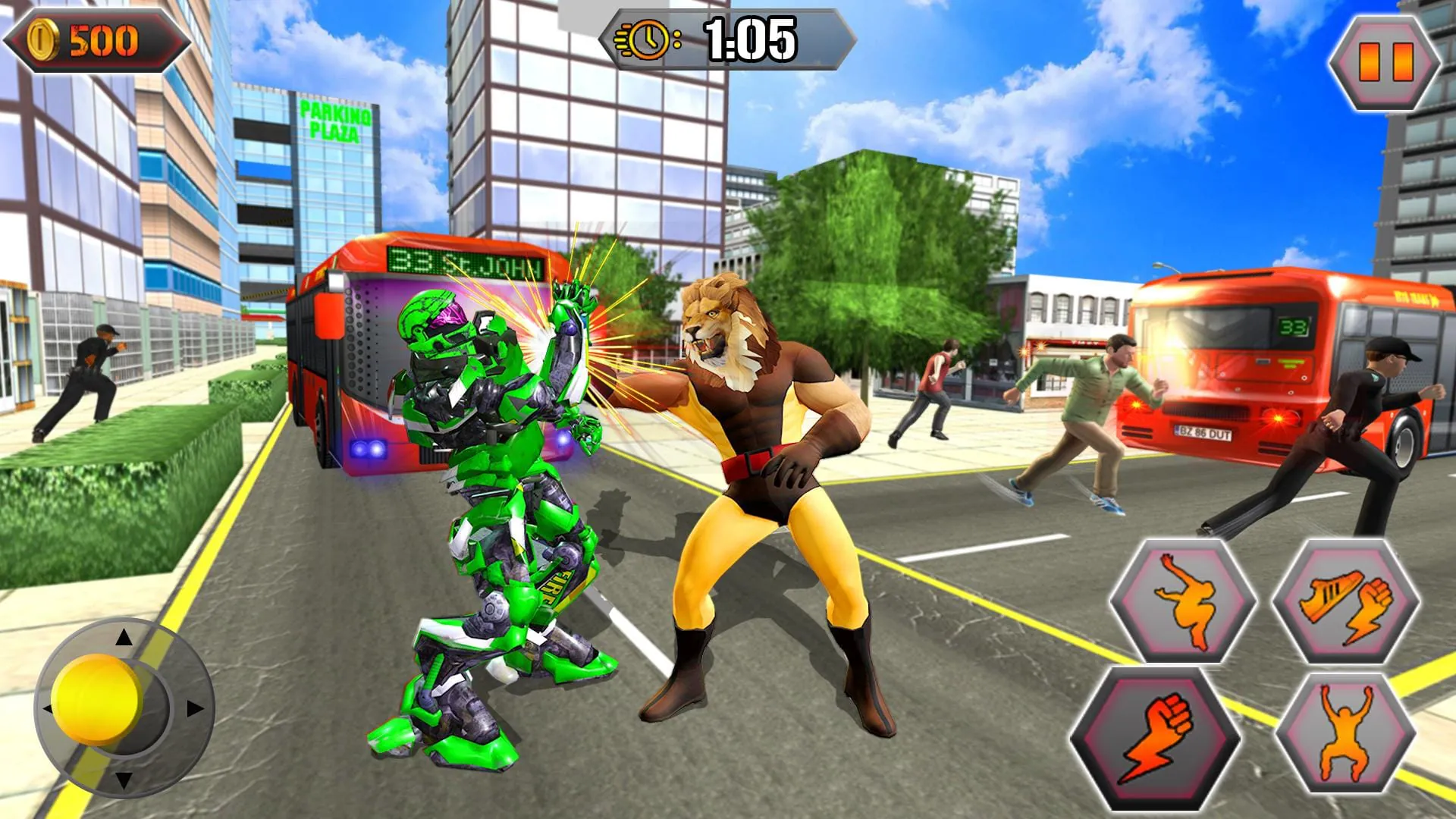The height and width of the screenshot is (819, 1456).
Task: Click the red city bus on the right
Action: click(x=1251, y=364)
